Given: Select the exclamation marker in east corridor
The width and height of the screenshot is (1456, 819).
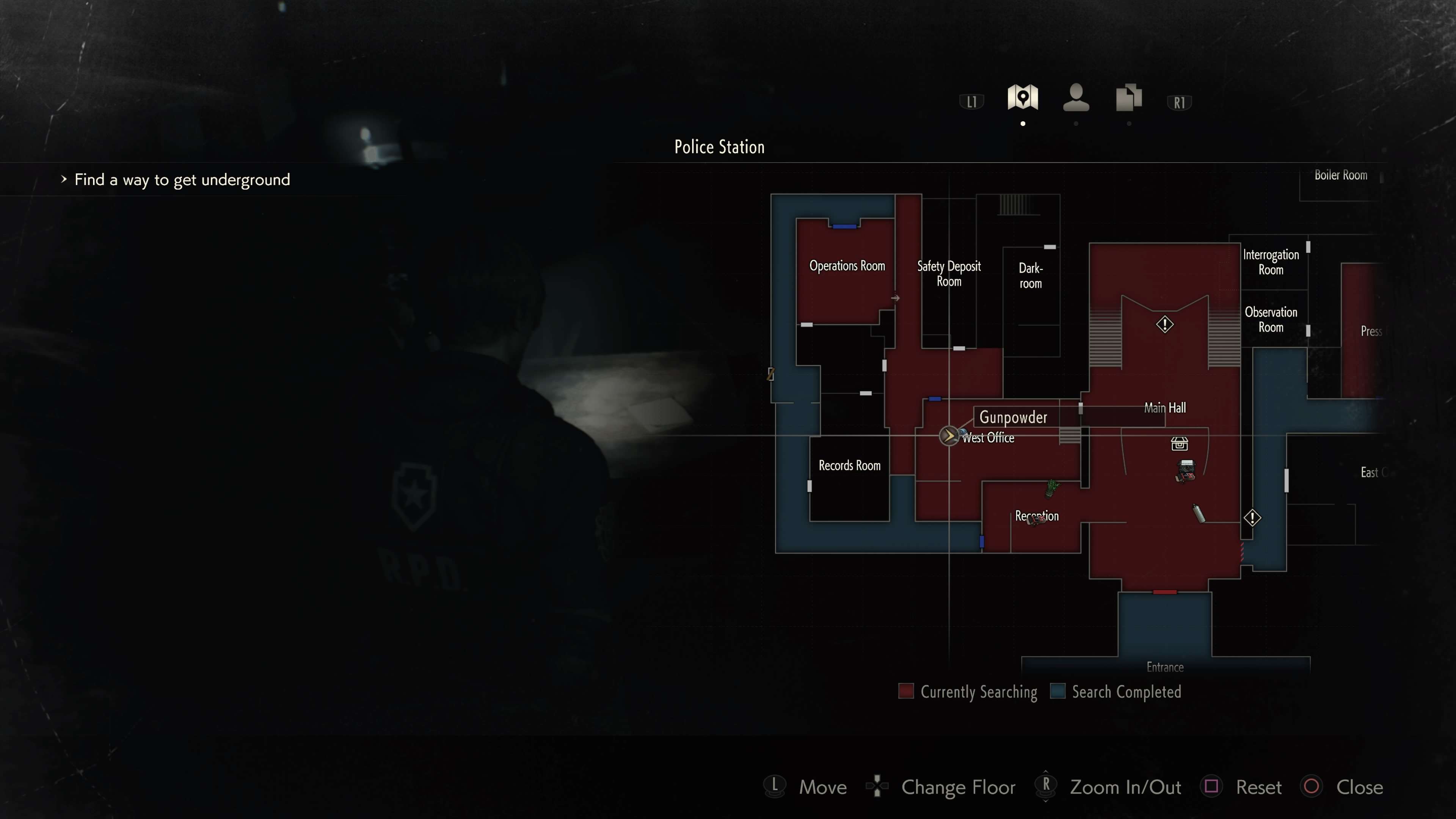Looking at the screenshot, I should pos(1252,518).
